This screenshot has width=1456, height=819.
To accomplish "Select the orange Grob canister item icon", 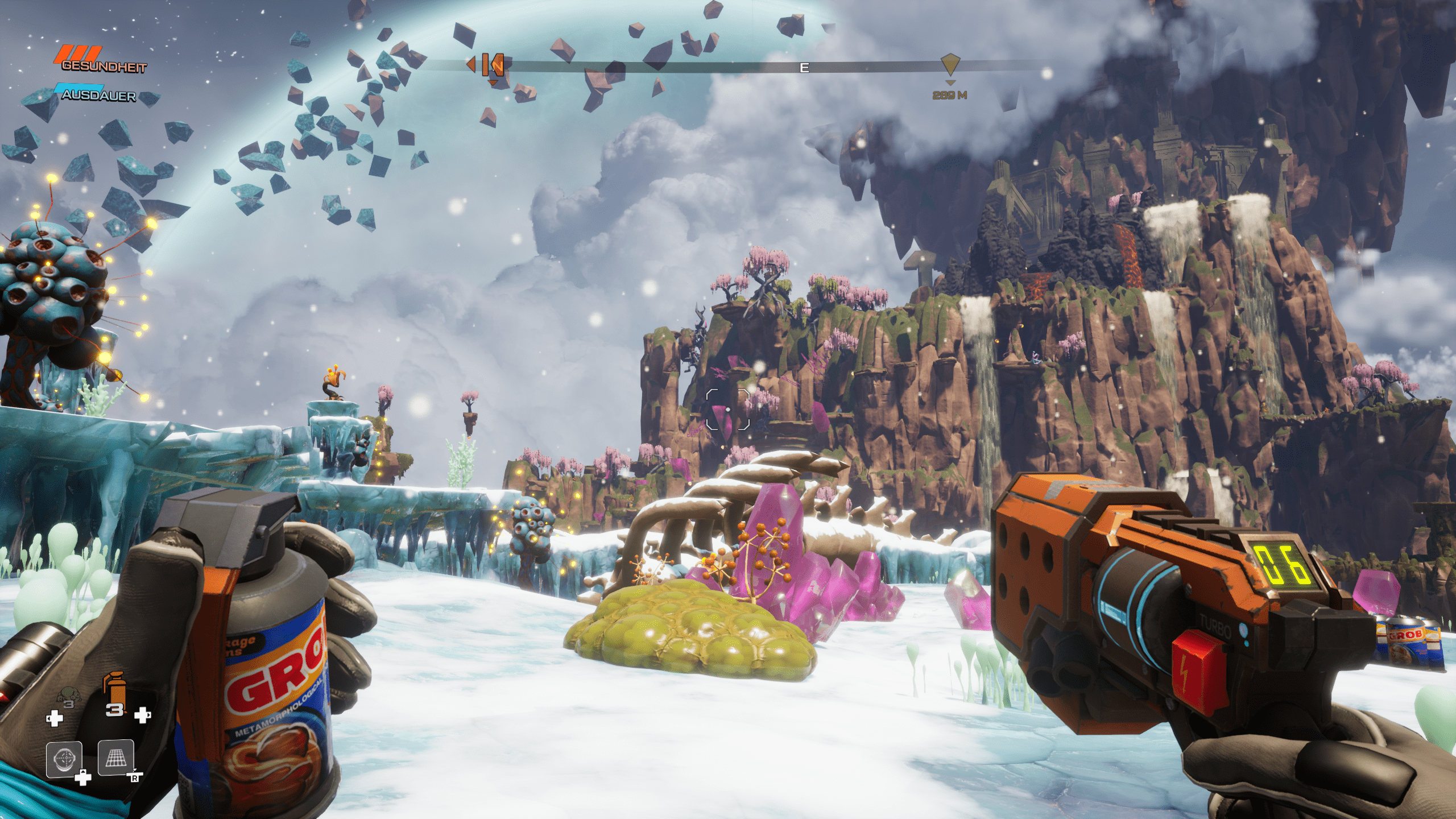I will pyautogui.click(x=115, y=689).
